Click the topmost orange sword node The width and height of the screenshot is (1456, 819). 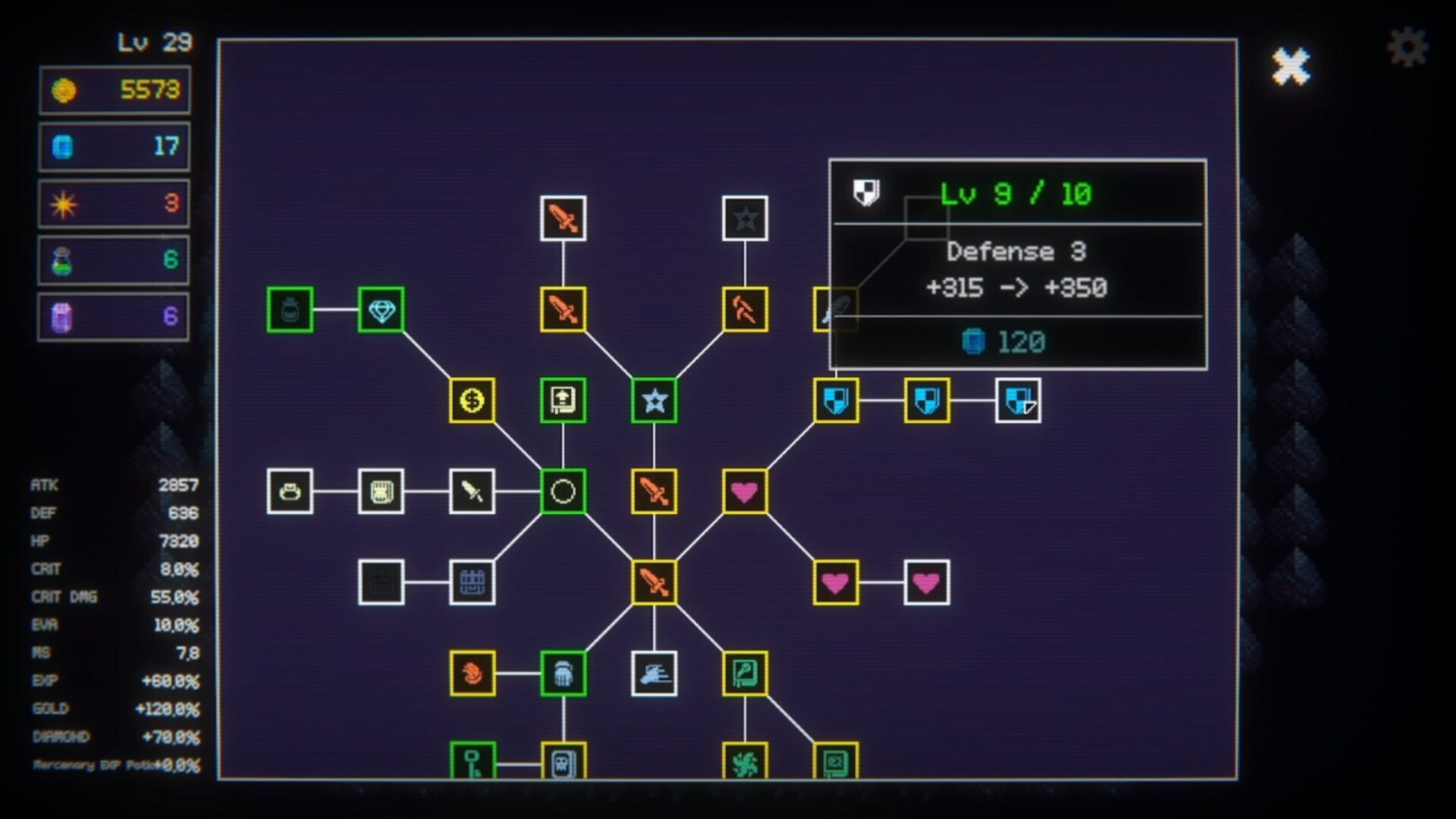click(x=563, y=220)
